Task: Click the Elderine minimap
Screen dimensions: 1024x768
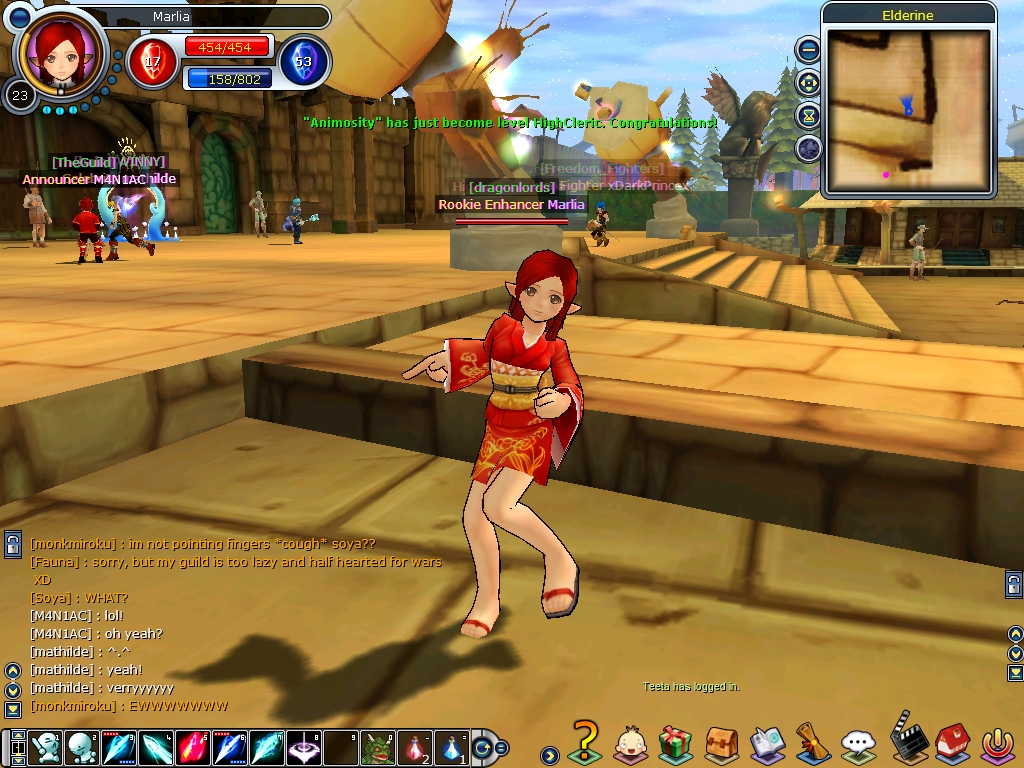Action: coord(908,110)
